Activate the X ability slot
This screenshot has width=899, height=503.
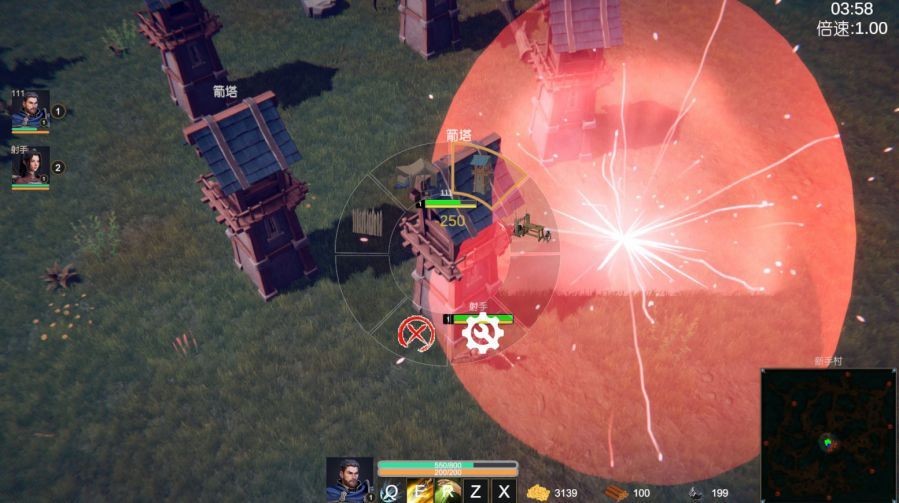504,491
